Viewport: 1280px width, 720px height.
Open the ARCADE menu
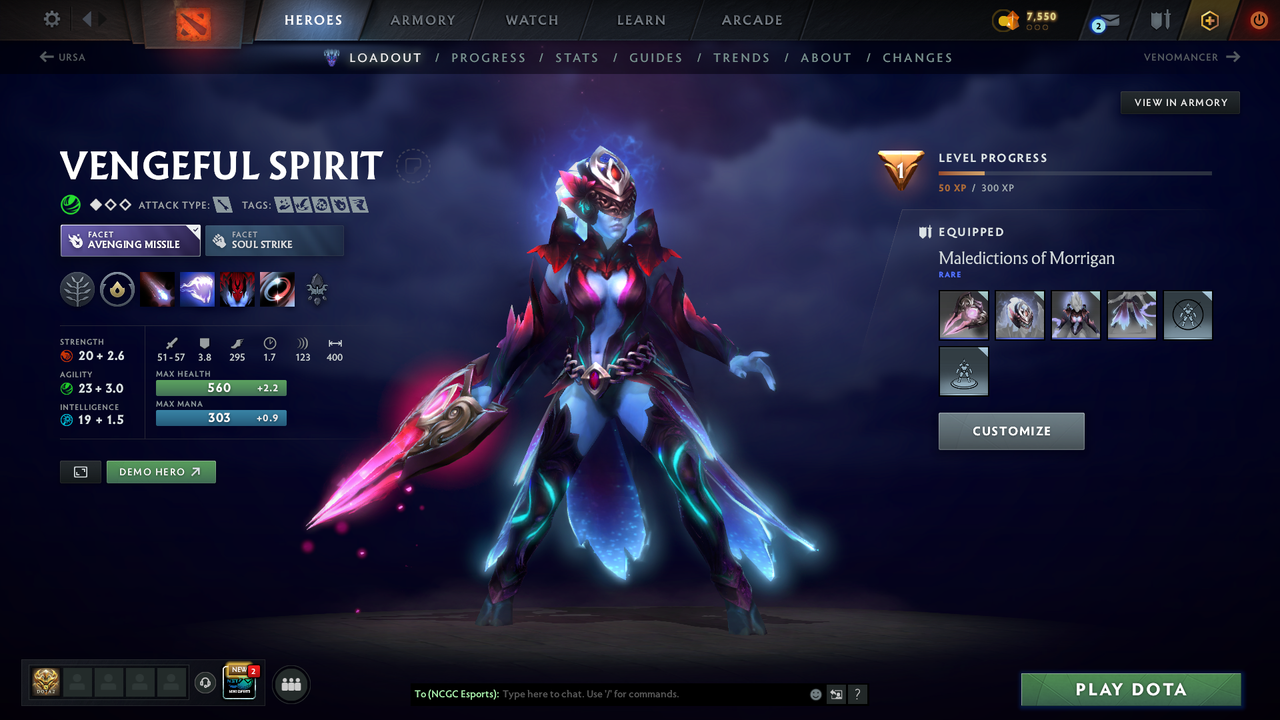pos(751,20)
